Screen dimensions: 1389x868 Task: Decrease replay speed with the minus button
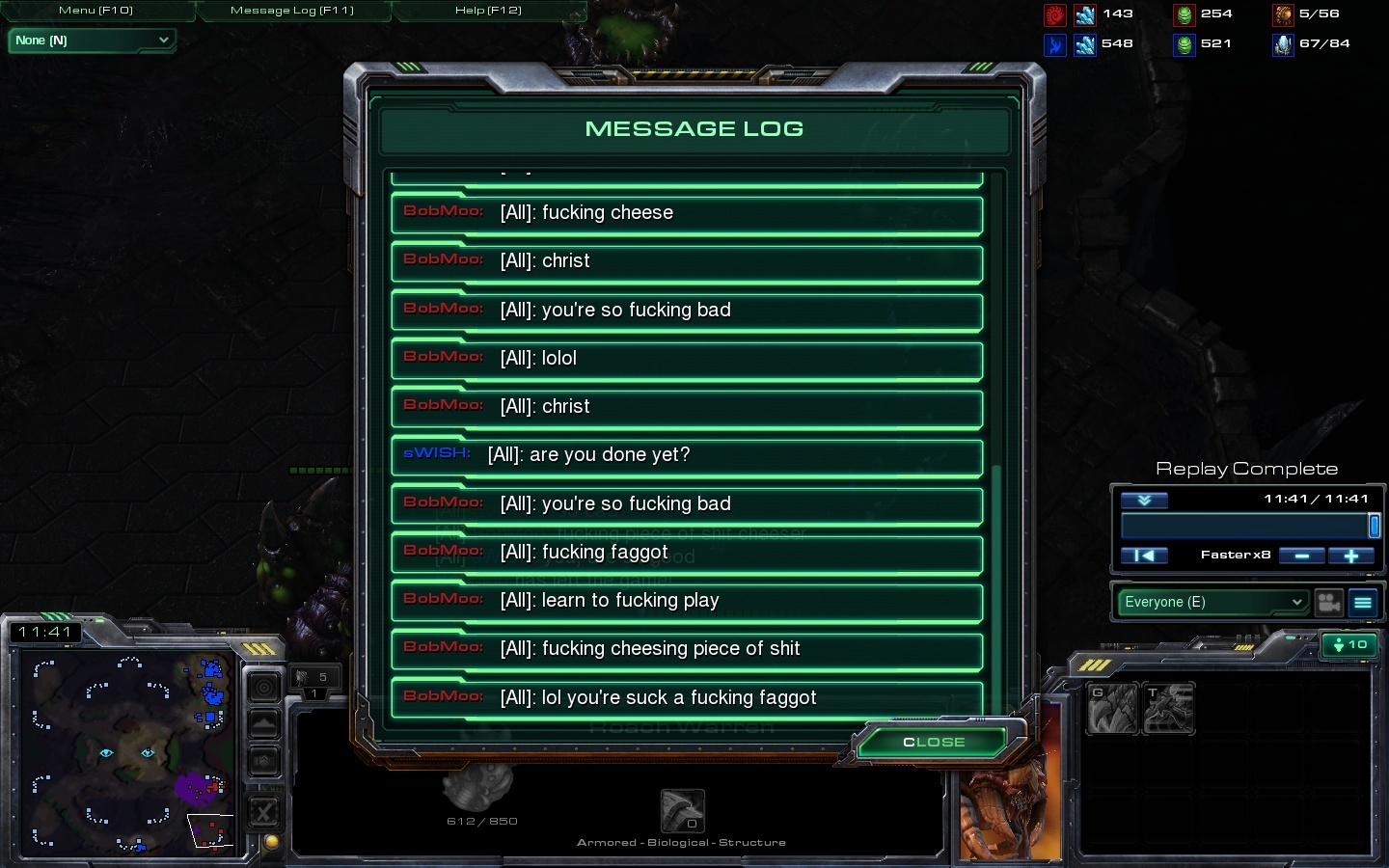point(1301,556)
